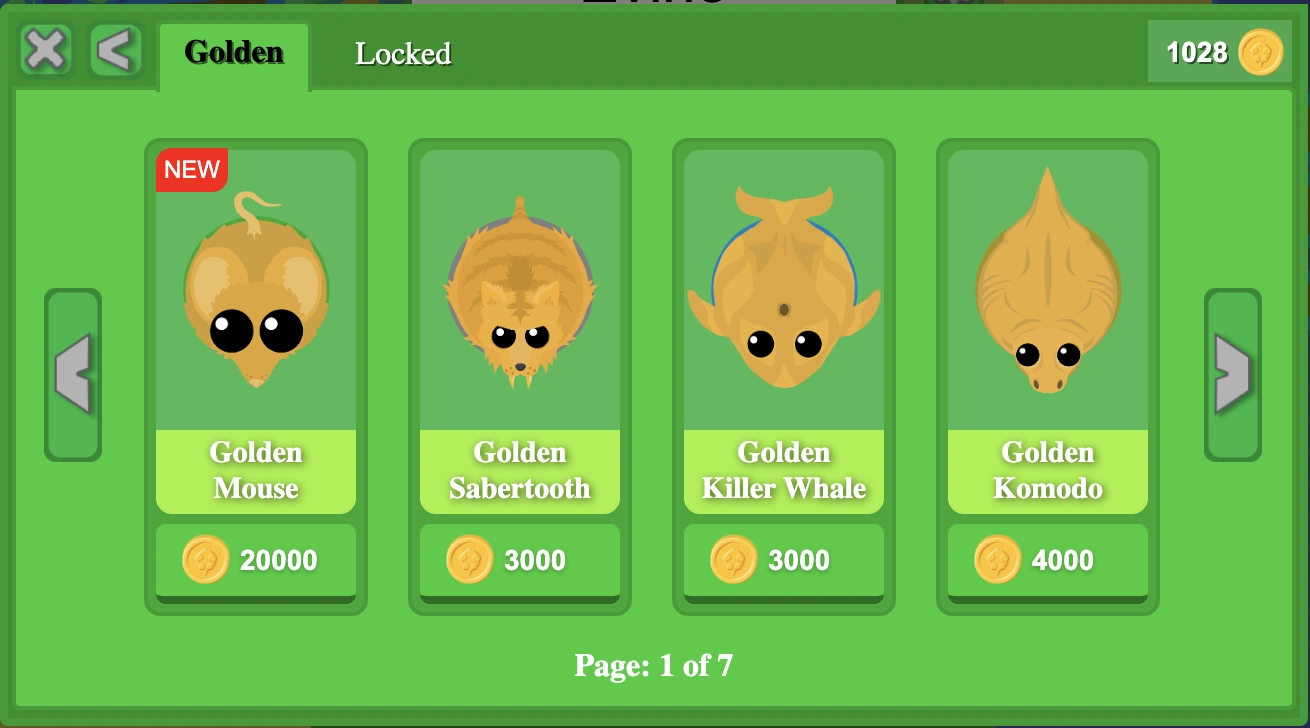Screen dimensions: 1310x728
Task: Buy Golden Mouse for 20000 coins
Action: point(255,560)
